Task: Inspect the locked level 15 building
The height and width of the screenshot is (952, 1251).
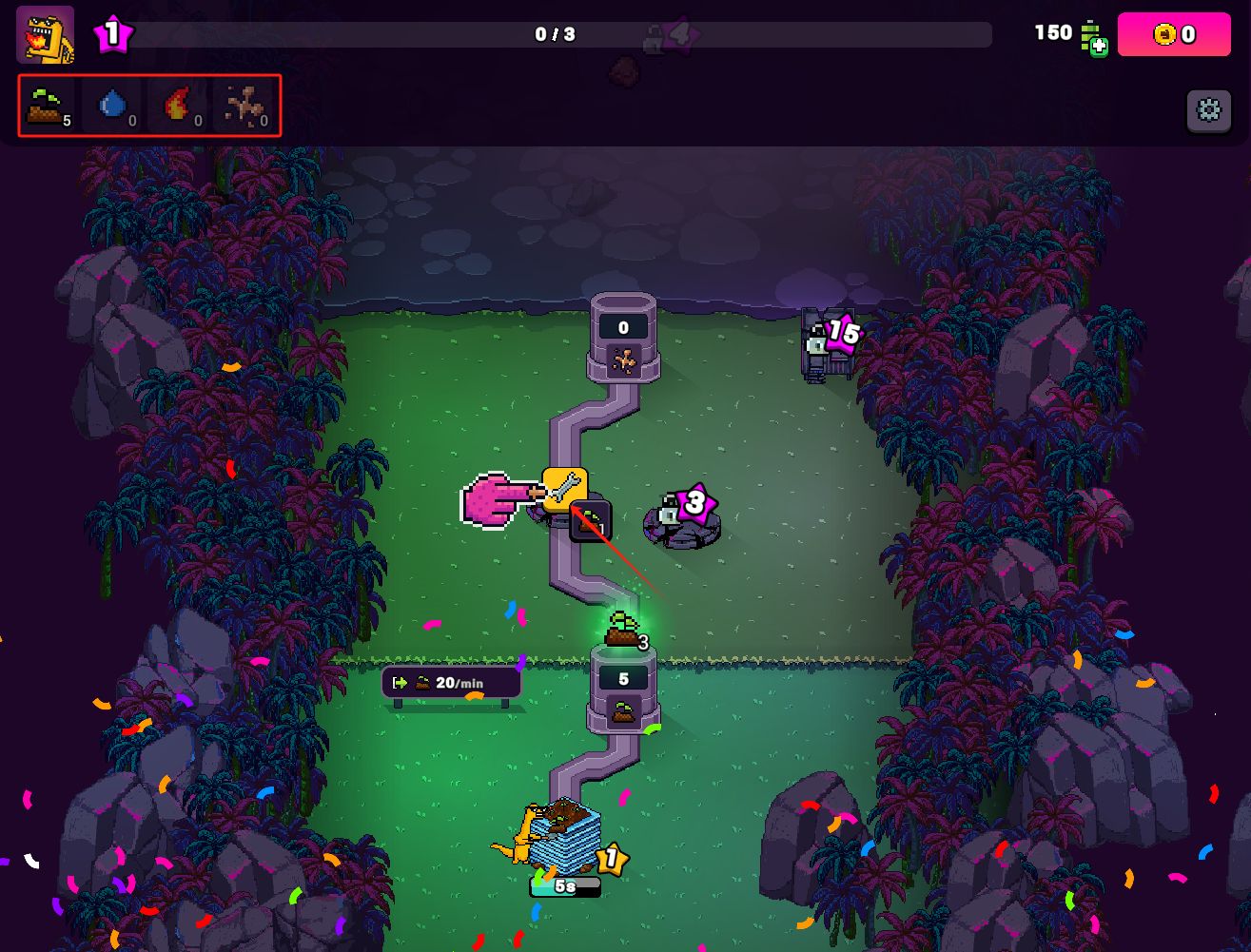Action: click(x=826, y=345)
